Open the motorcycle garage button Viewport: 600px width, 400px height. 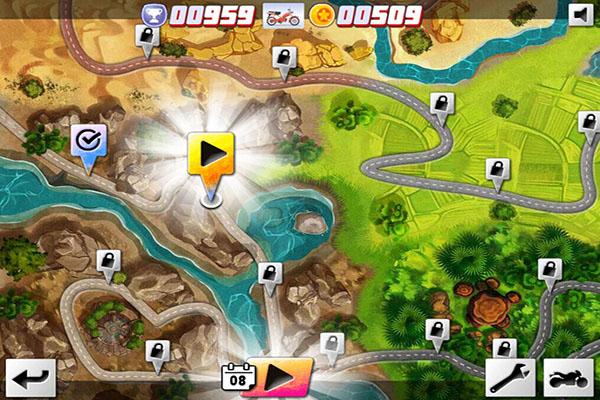(x=567, y=378)
